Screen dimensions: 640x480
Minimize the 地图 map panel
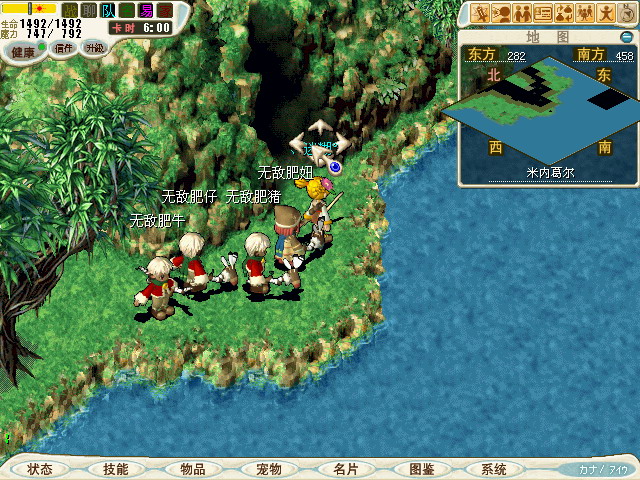click(628, 36)
